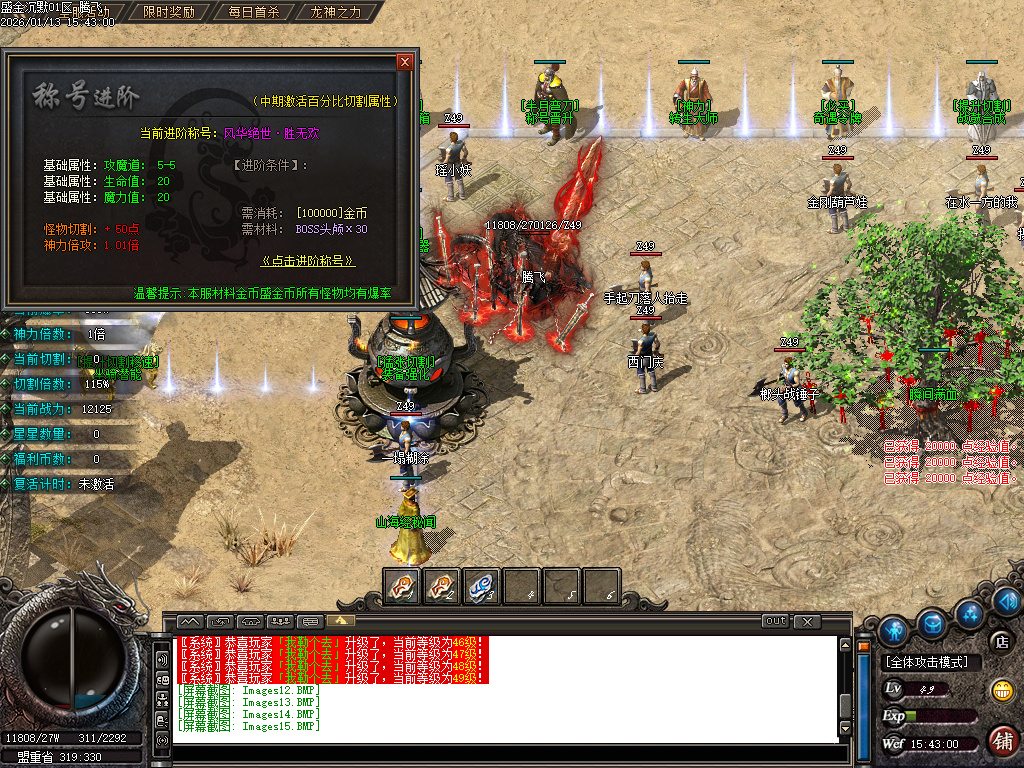Click the 点击进阶称号 upgrade link
This screenshot has width=1024, height=768.
click(307, 261)
